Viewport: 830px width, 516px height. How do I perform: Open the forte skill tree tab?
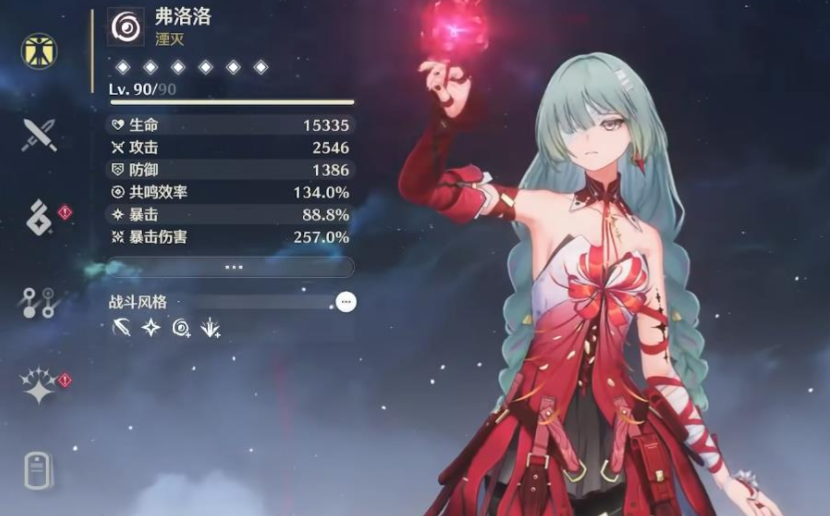click(39, 301)
